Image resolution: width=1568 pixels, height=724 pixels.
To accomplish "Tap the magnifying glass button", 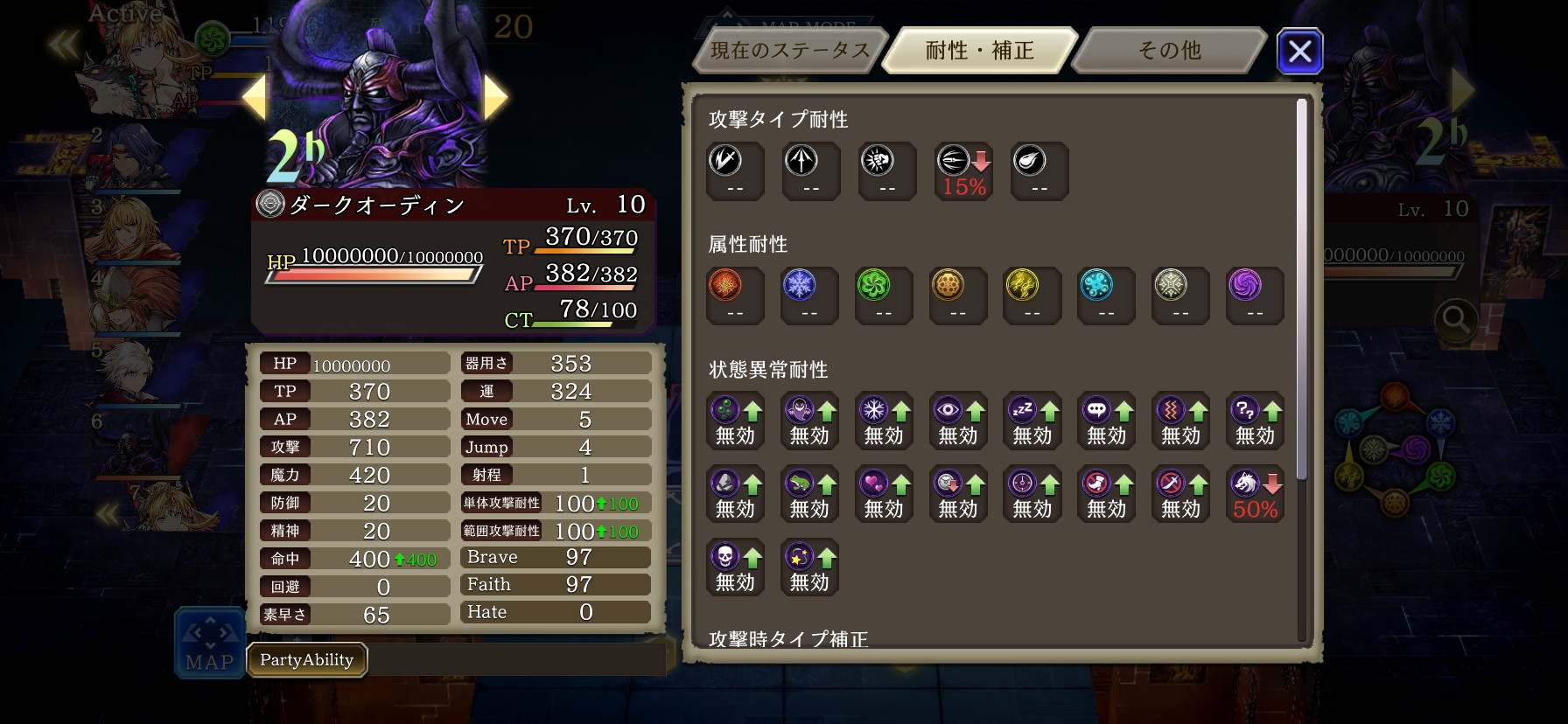I will (1456, 321).
